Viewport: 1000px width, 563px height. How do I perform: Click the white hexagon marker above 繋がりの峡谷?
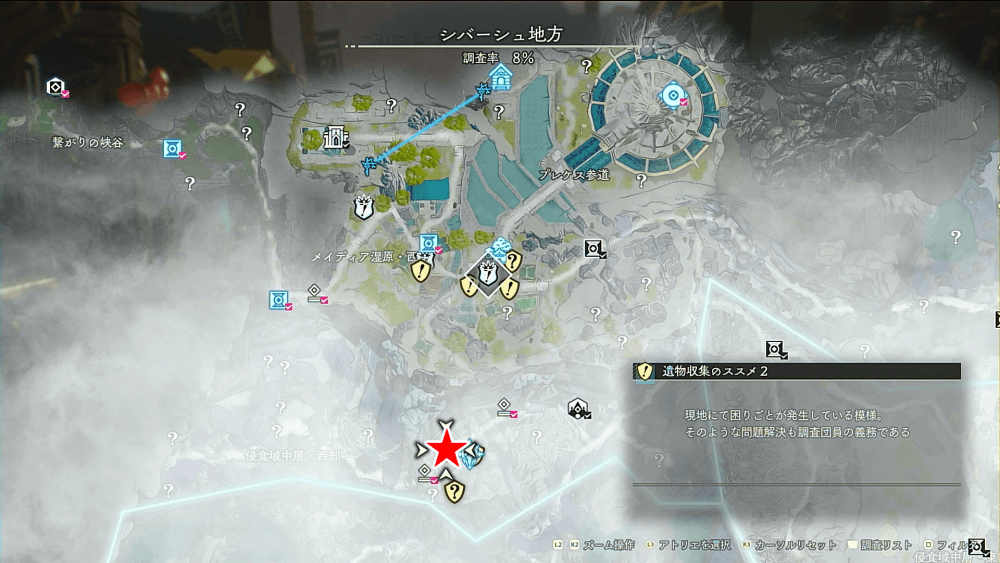pyautogui.click(x=55, y=87)
